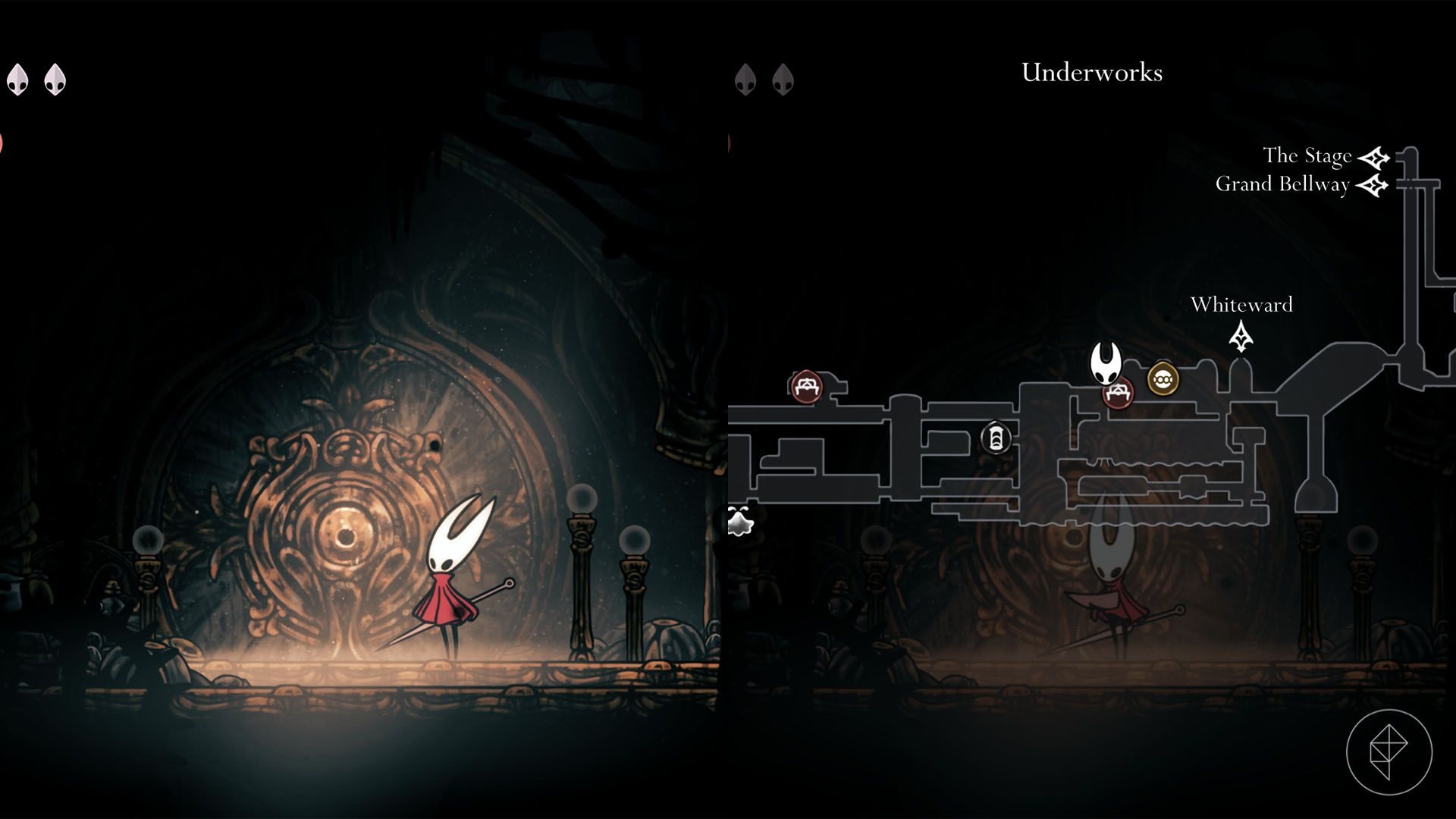This screenshot has width=1456, height=819.
Task: Select the black ventrica station map pin
Action: point(996,438)
